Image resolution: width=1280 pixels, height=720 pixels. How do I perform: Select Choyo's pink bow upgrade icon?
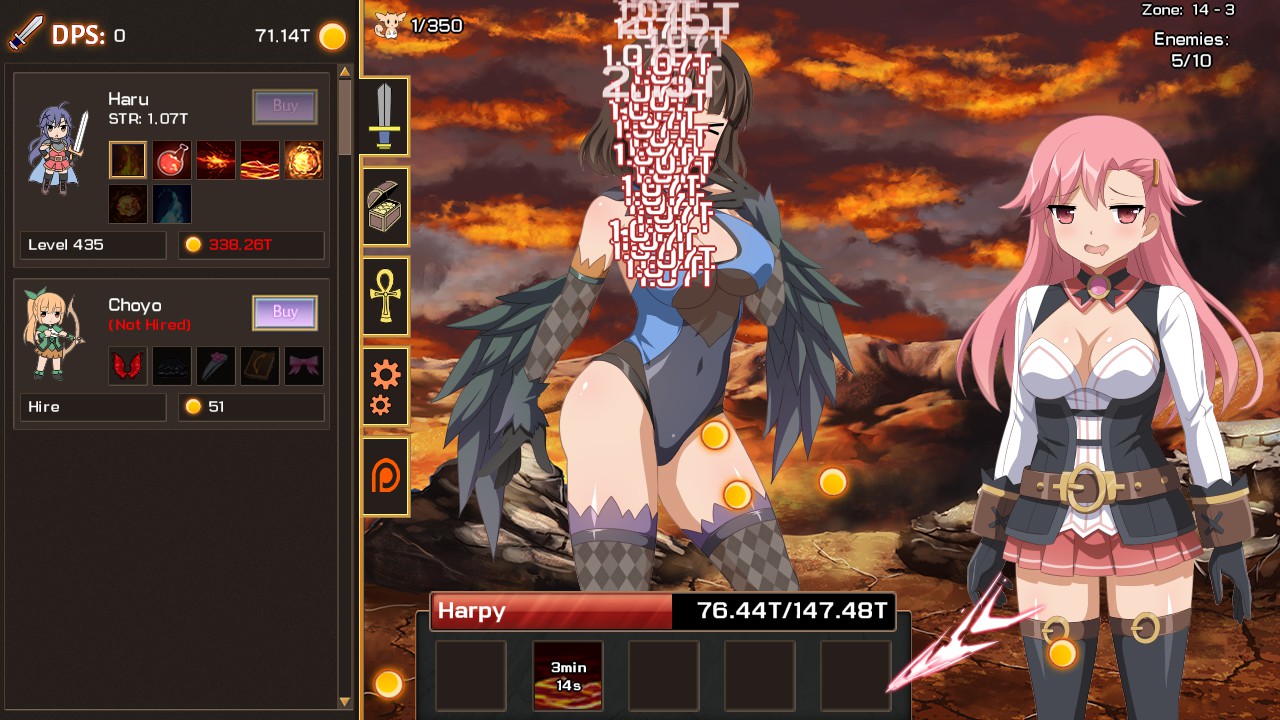304,366
